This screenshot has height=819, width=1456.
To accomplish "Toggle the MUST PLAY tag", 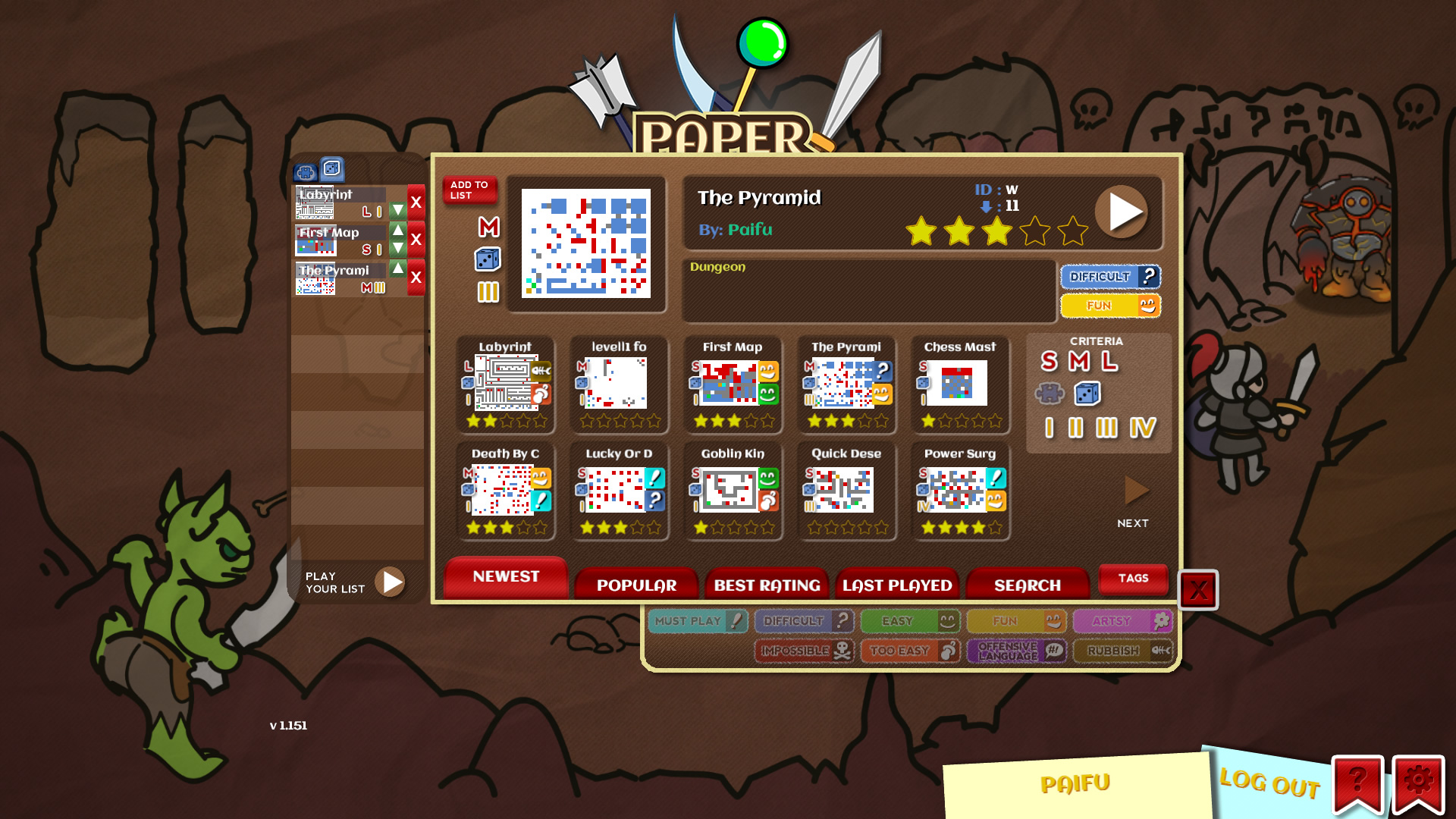I will pos(696,620).
